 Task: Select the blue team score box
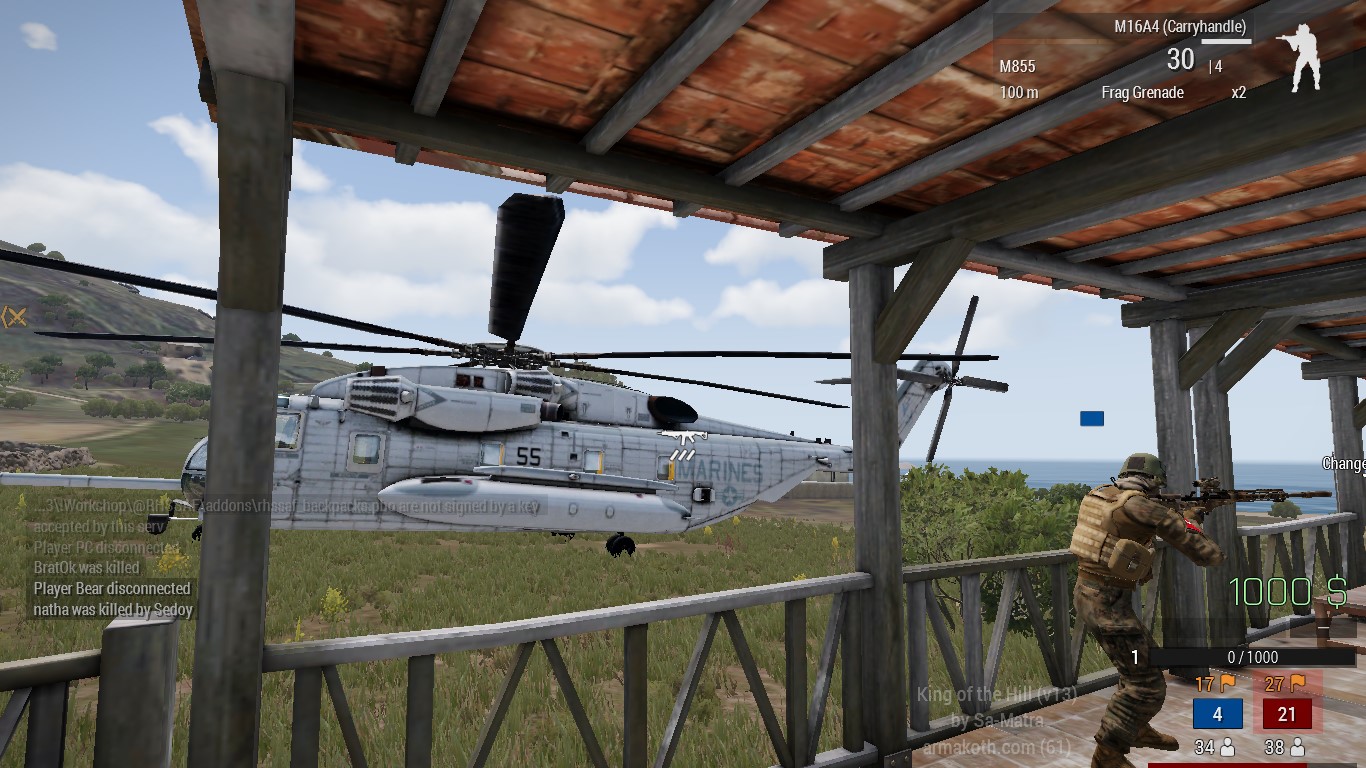pos(1217,714)
